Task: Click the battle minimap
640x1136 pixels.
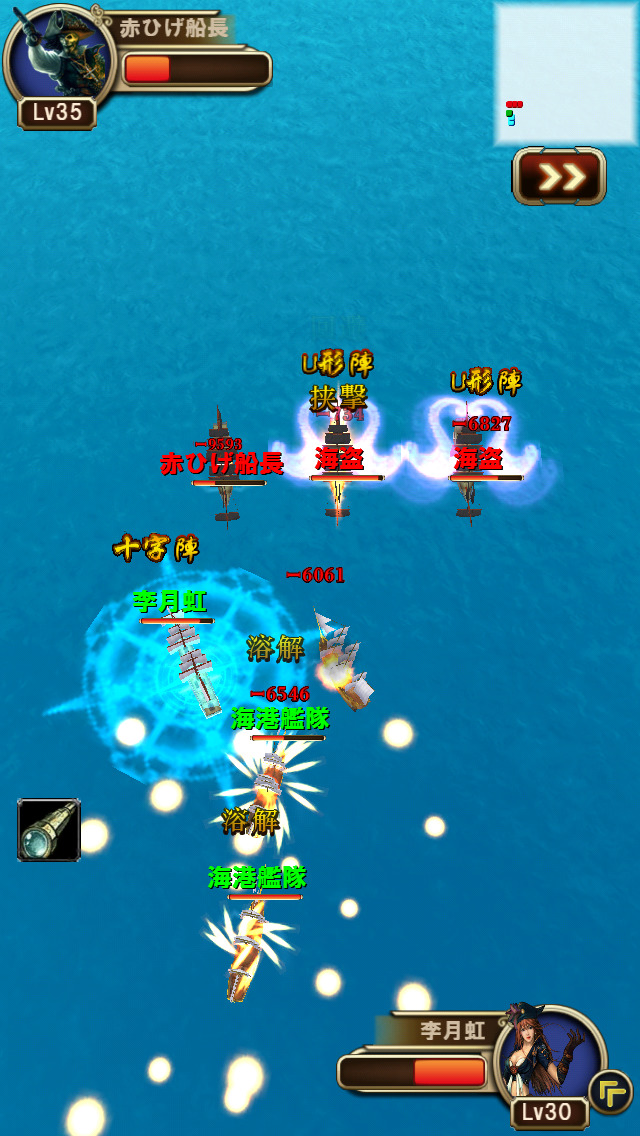Action: pyautogui.click(x=563, y=73)
